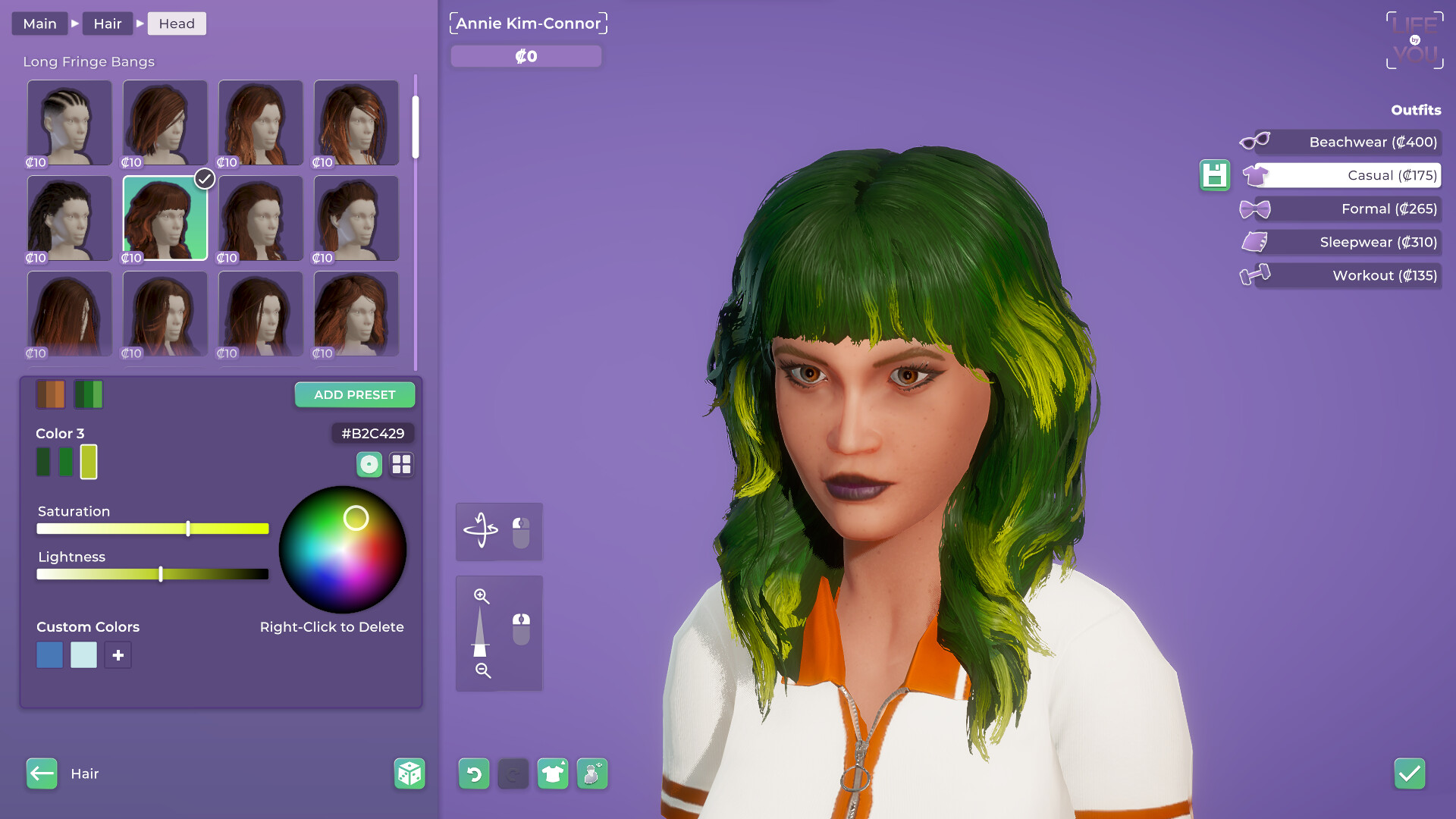Screen dimensions: 1456x819
Task: Click the Annie Kim-Connor name field
Action: click(529, 23)
